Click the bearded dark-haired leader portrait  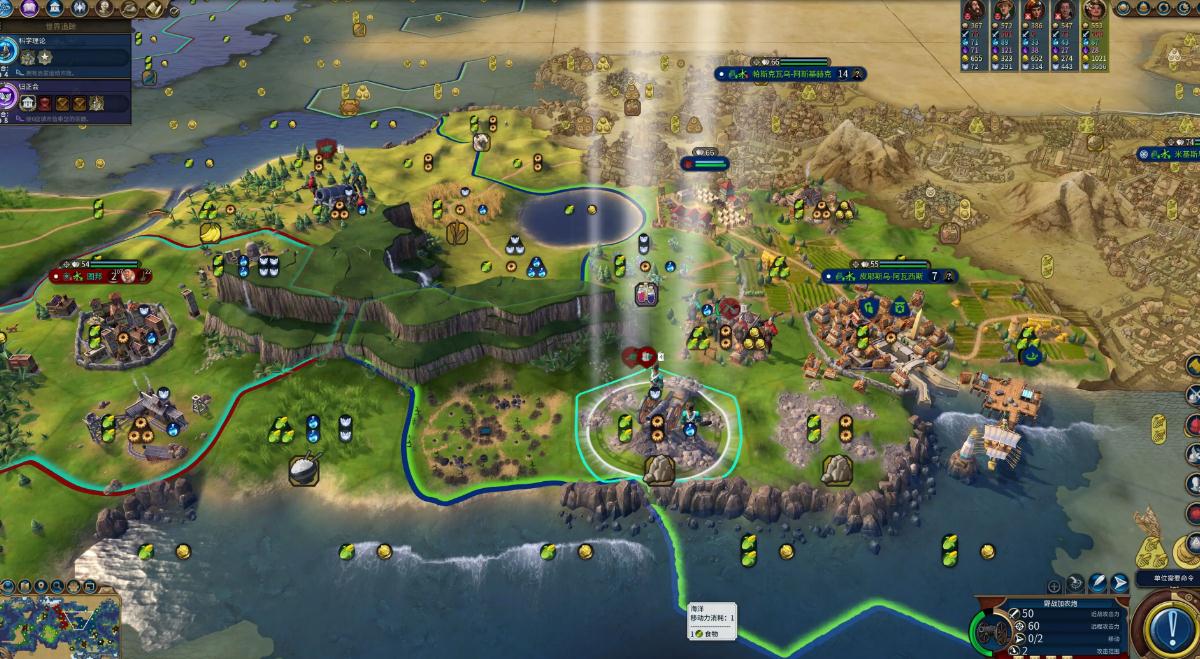tap(973, 12)
